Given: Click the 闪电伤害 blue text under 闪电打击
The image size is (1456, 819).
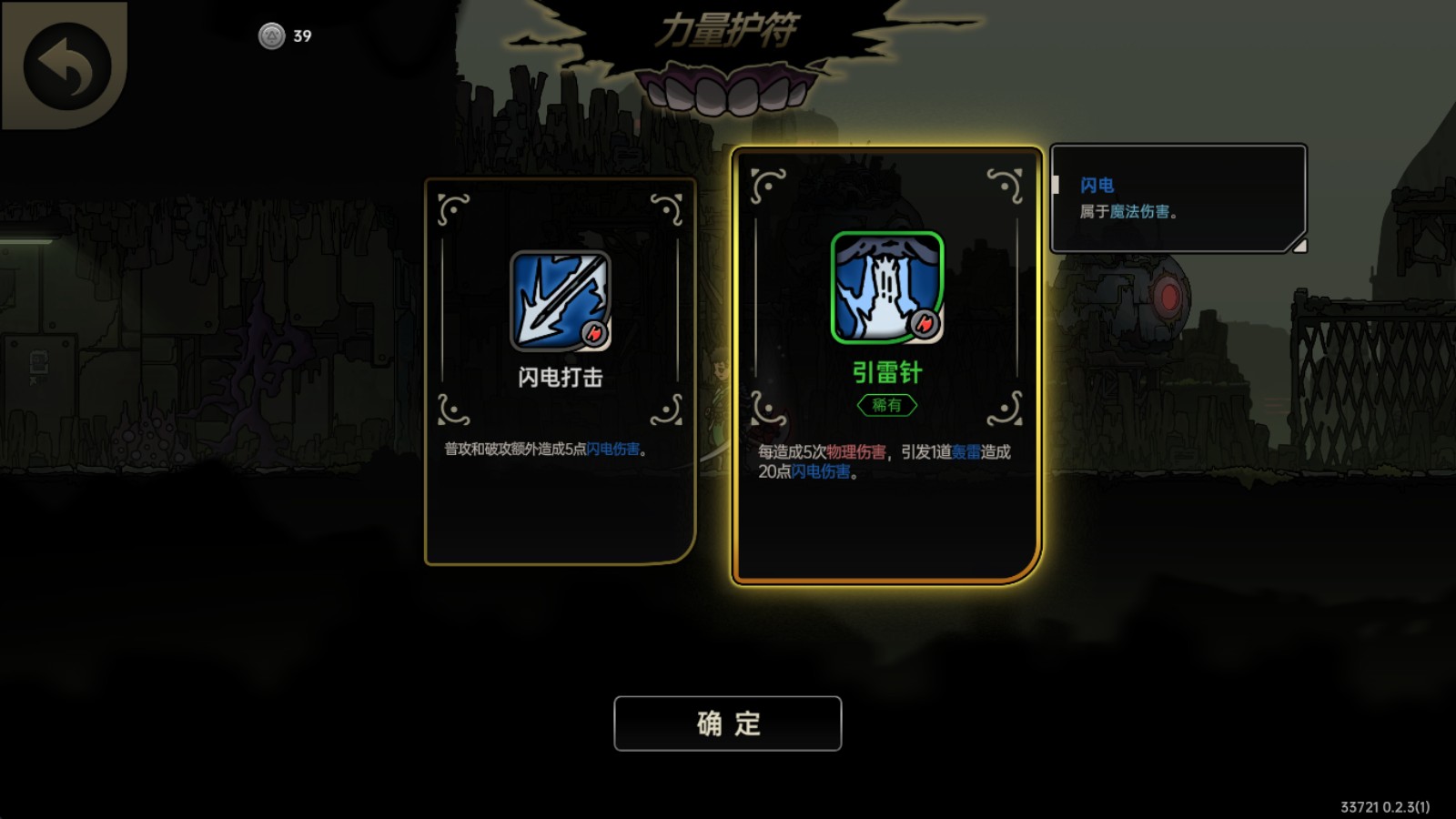Looking at the screenshot, I should tap(612, 448).
